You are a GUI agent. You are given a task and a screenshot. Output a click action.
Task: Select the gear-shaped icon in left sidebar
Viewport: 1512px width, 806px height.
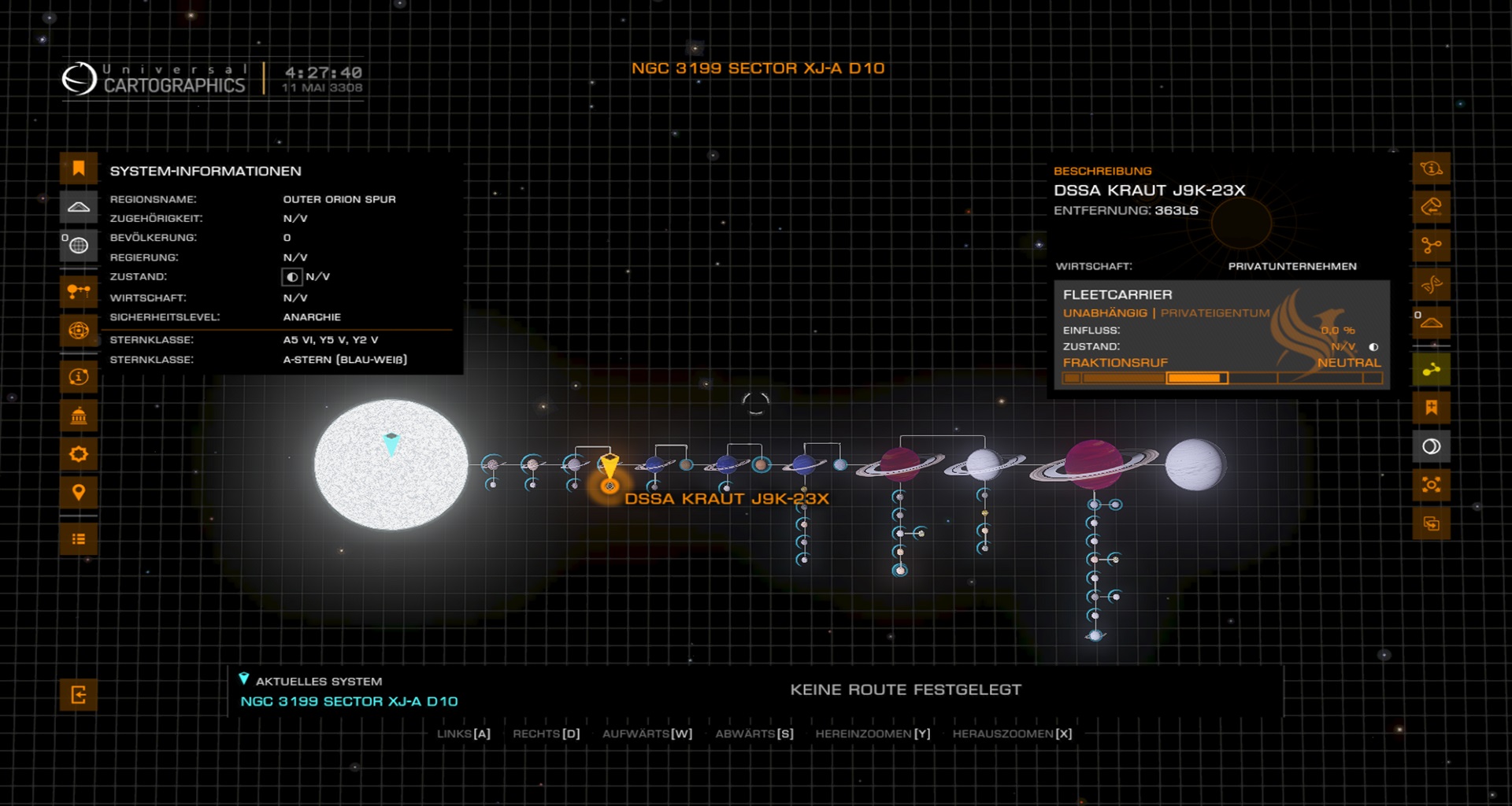[x=79, y=454]
